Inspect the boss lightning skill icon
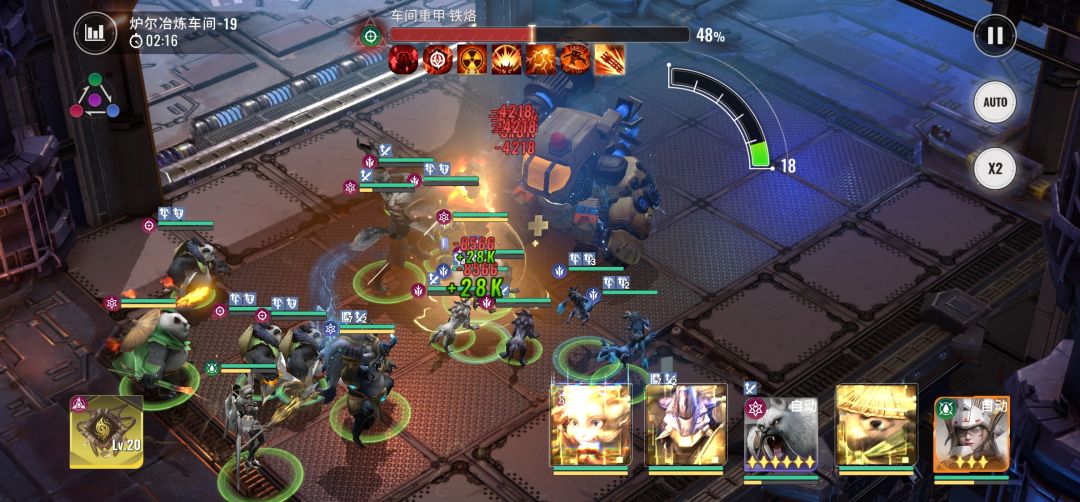This screenshot has width=1080, height=502. (x=540, y=60)
